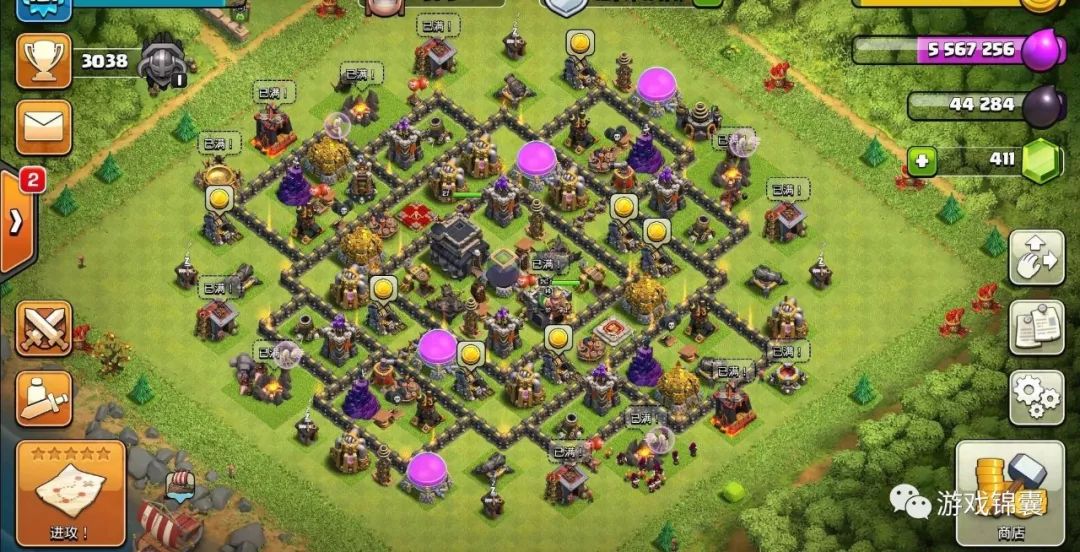This screenshot has height=552, width=1080.
Task: Tap the hand holding sword button
Action: click(43, 397)
